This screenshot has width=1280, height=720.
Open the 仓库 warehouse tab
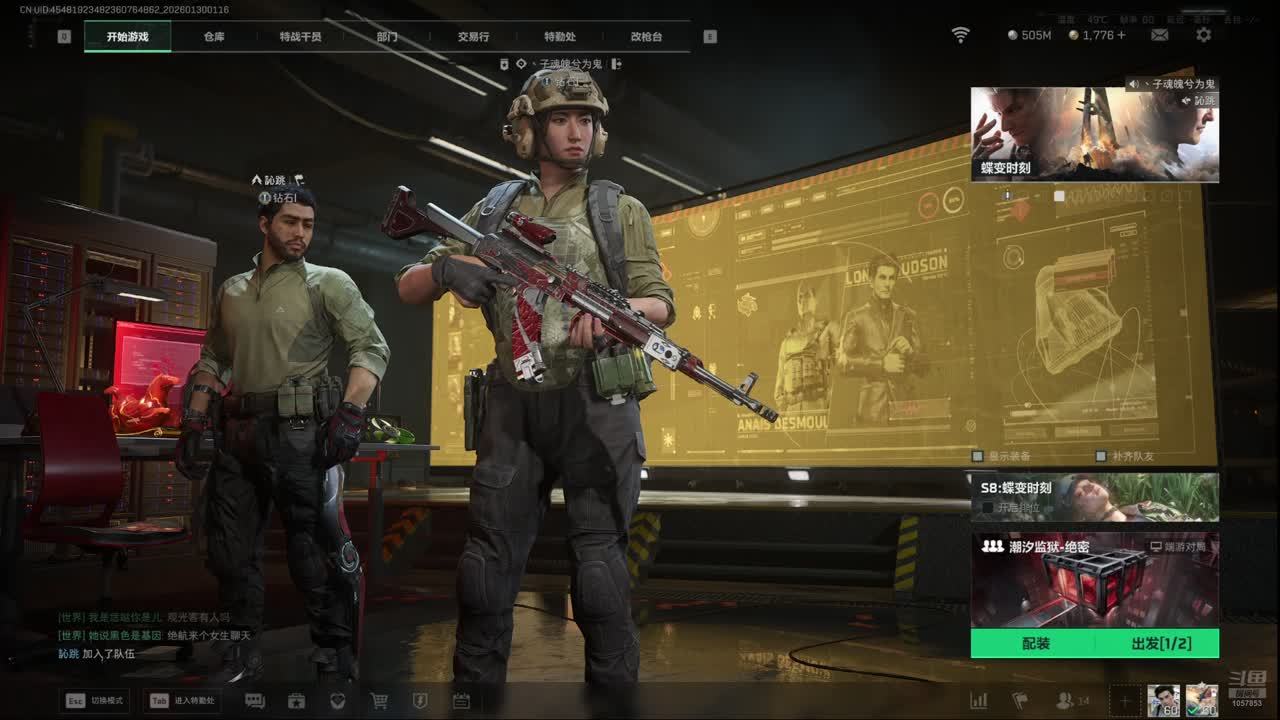tap(214, 37)
